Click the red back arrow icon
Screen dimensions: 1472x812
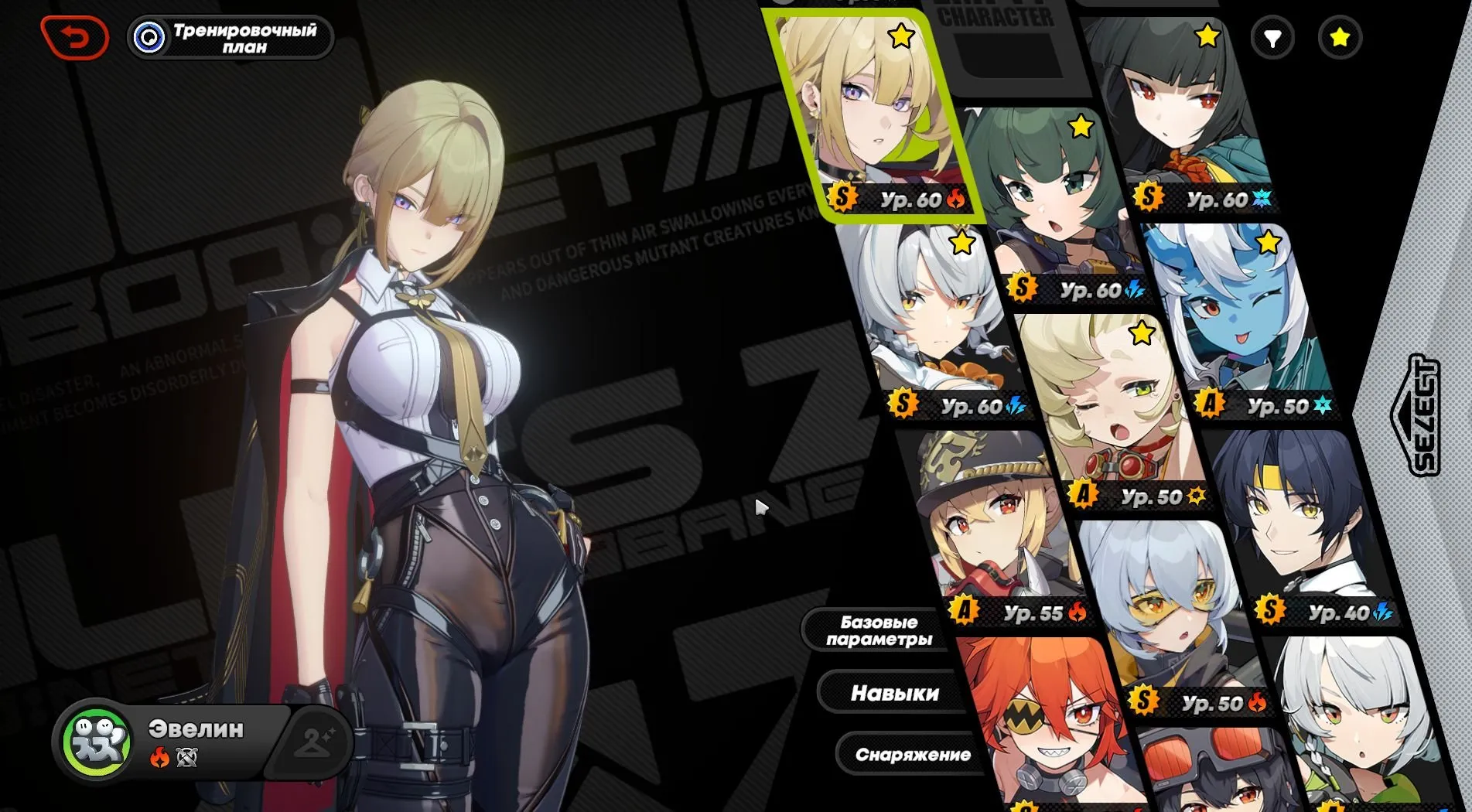[x=75, y=35]
